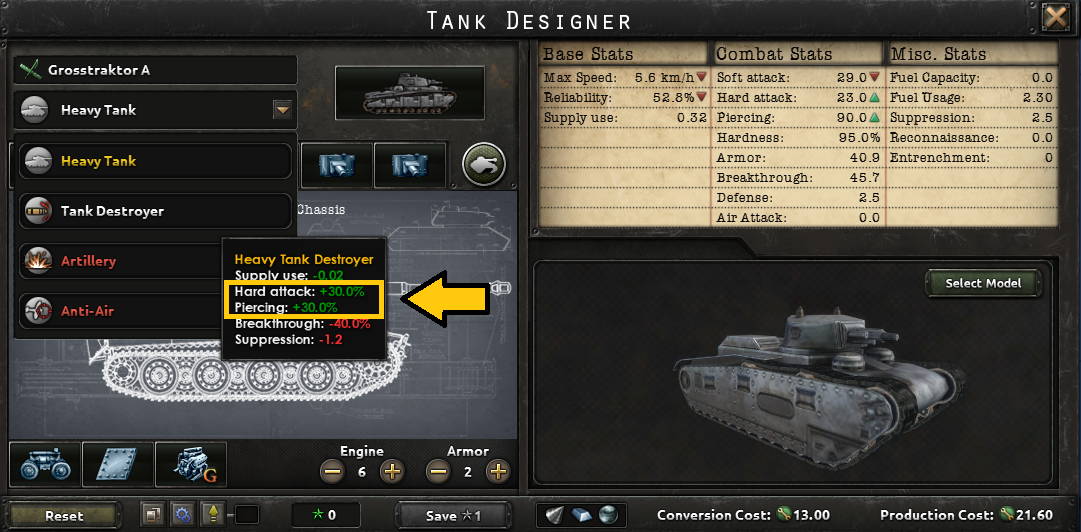Screen dimensions: 1081x532
Task: Reset the tank design
Action: pyautogui.click(x=64, y=515)
